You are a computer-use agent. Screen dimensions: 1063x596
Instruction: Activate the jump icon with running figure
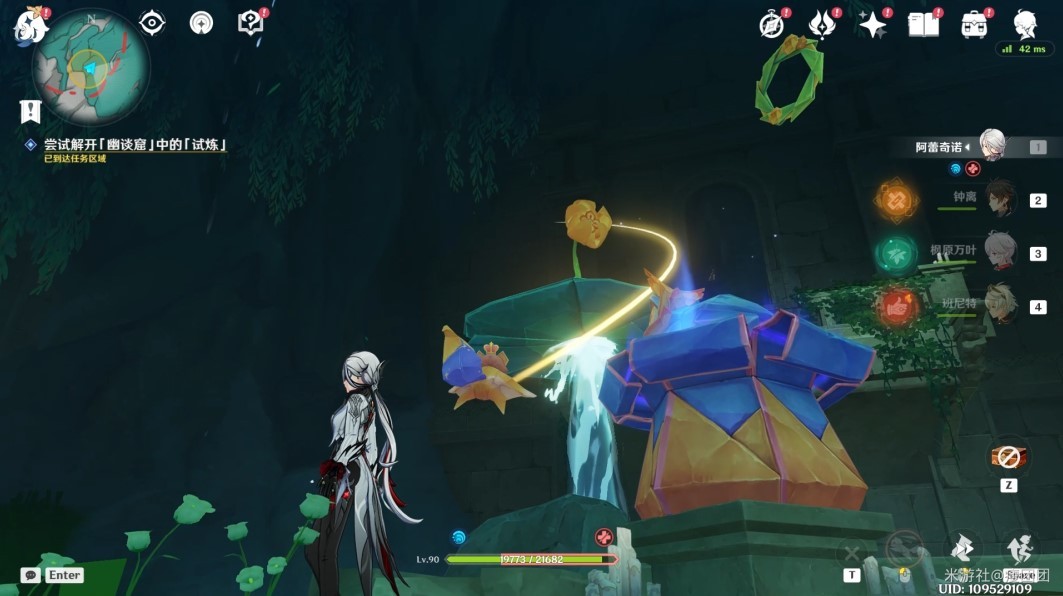(x=1020, y=547)
